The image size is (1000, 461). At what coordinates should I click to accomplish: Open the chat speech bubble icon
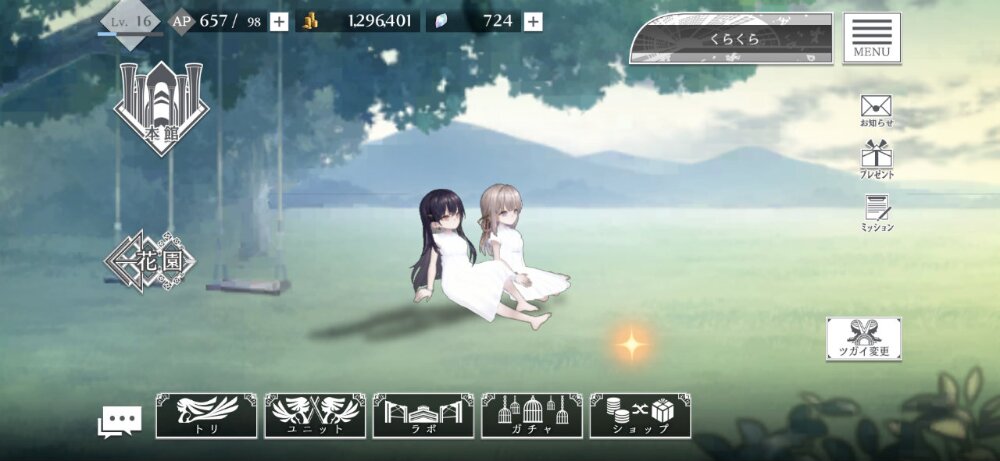119,421
